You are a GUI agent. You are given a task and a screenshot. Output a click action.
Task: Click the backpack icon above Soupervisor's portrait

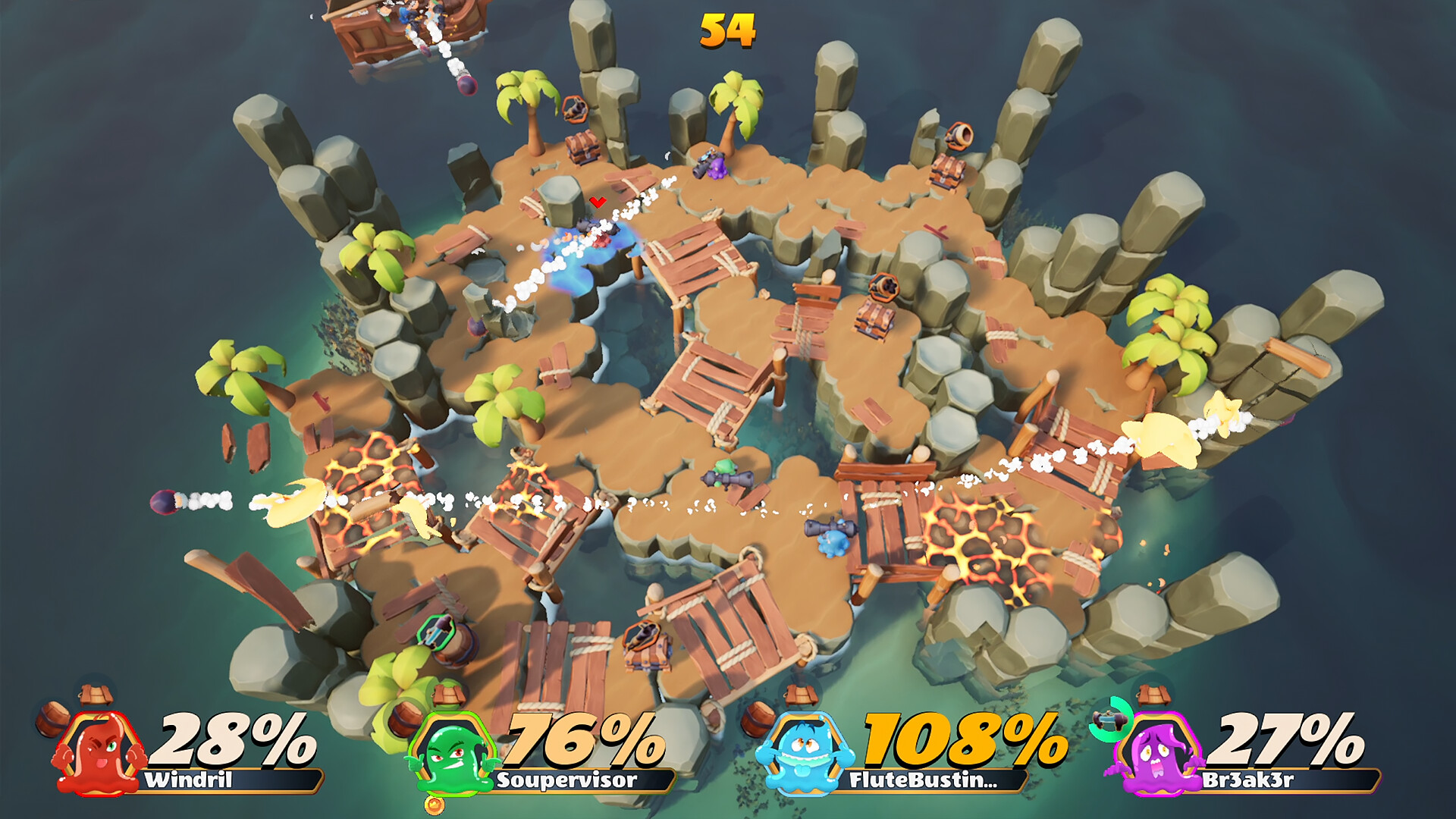447,694
